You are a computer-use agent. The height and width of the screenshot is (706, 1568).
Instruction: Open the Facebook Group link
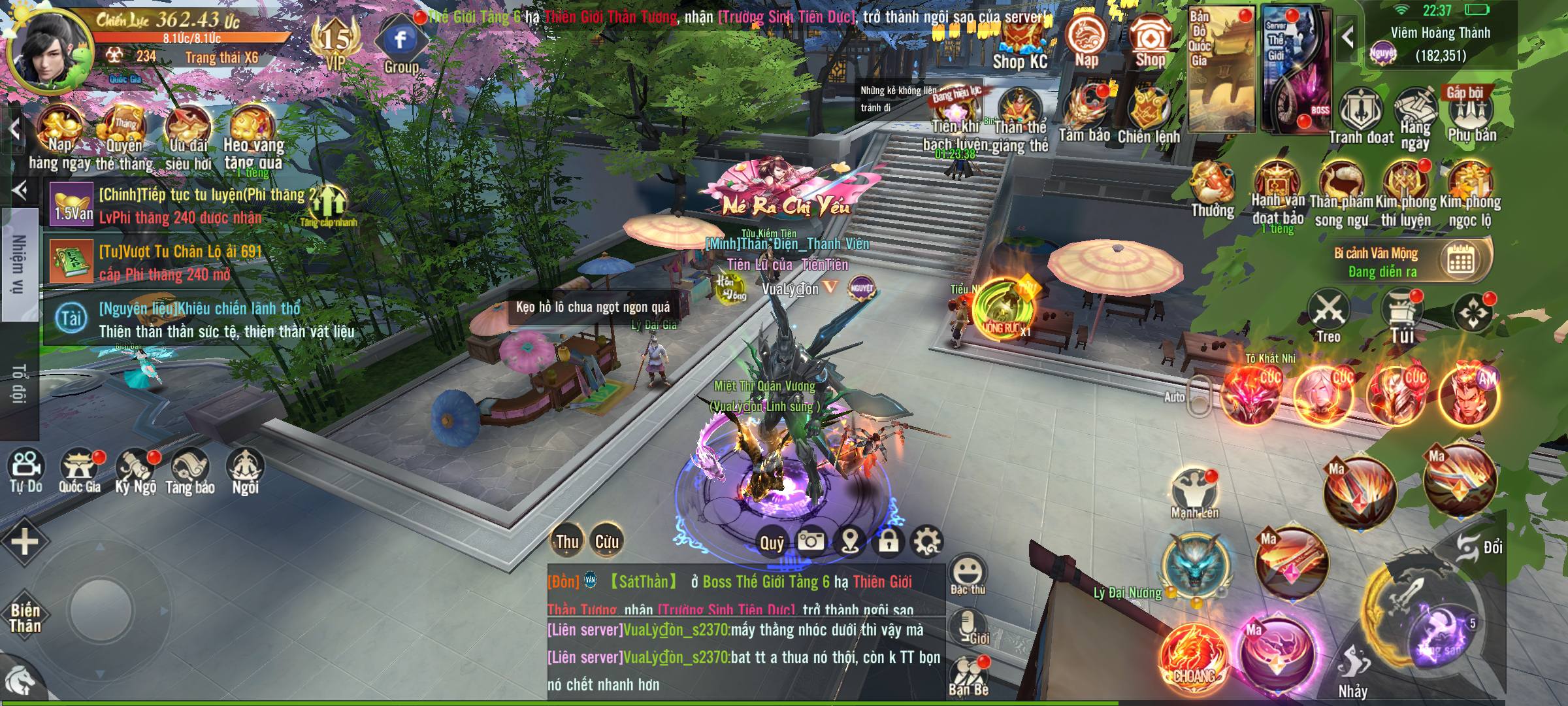pyautogui.click(x=400, y=44)
